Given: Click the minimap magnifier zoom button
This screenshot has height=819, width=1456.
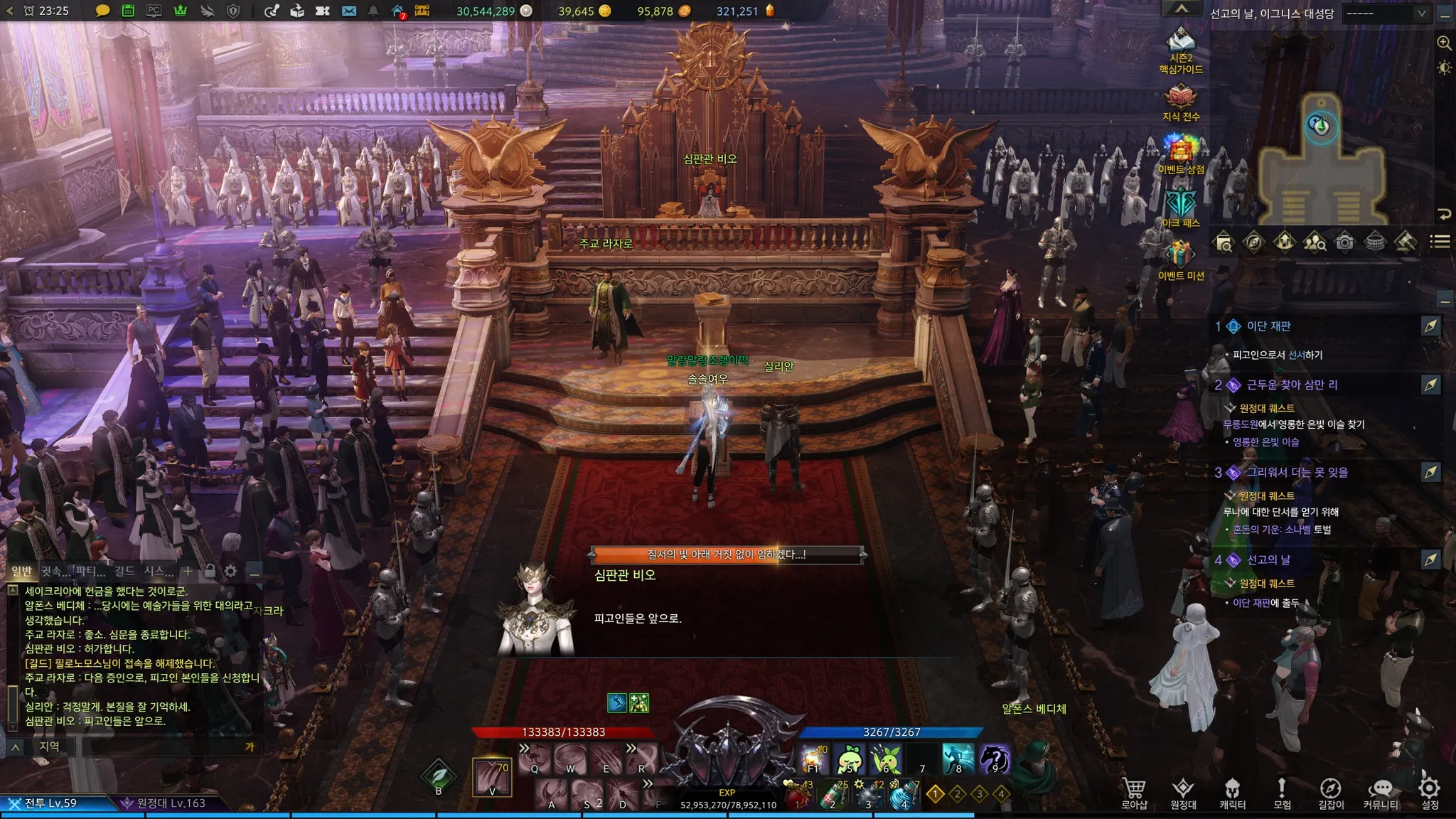Looking at the screenshot, I should point(1444,43).
